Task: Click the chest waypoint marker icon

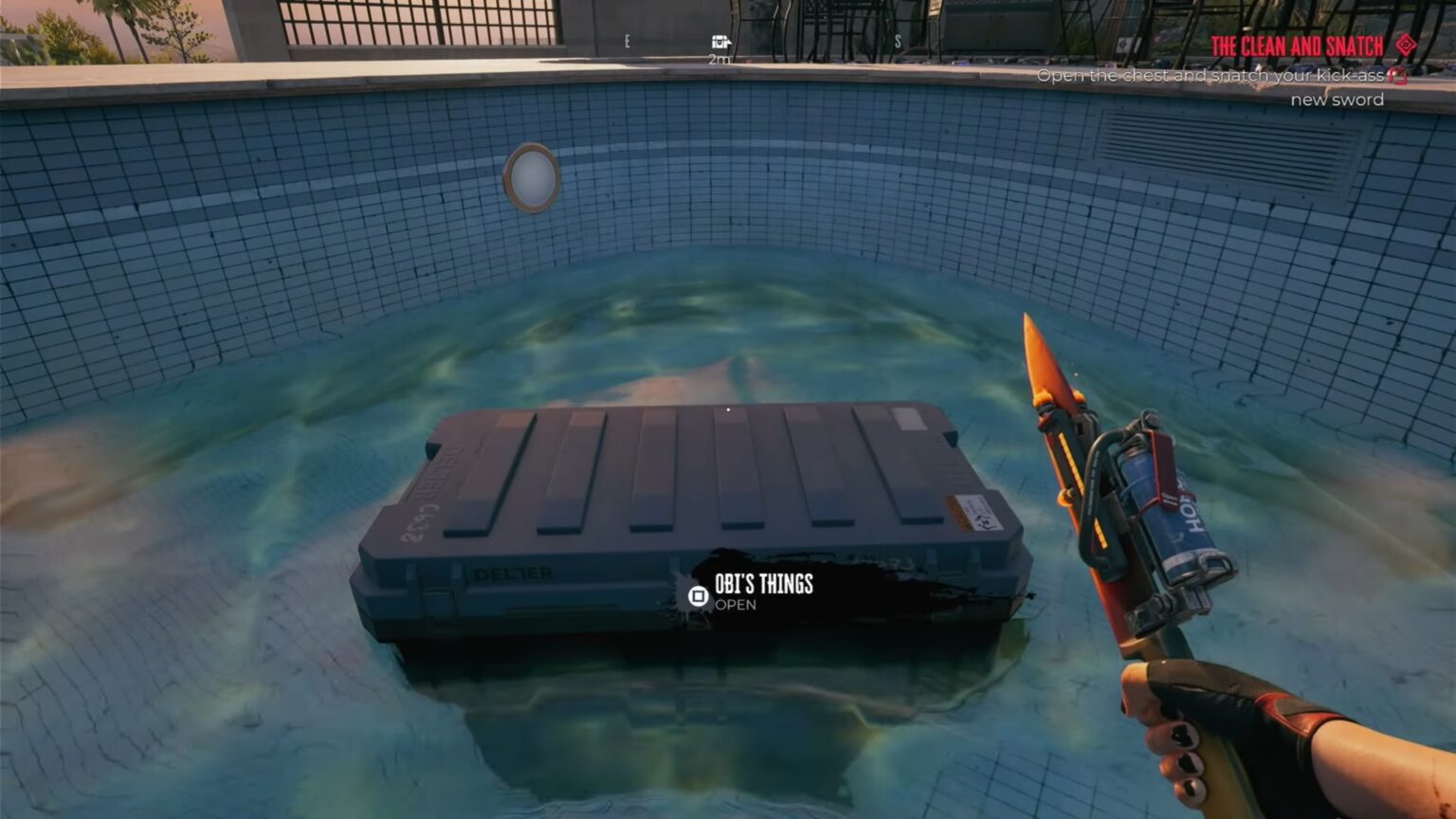Action: 719,44
